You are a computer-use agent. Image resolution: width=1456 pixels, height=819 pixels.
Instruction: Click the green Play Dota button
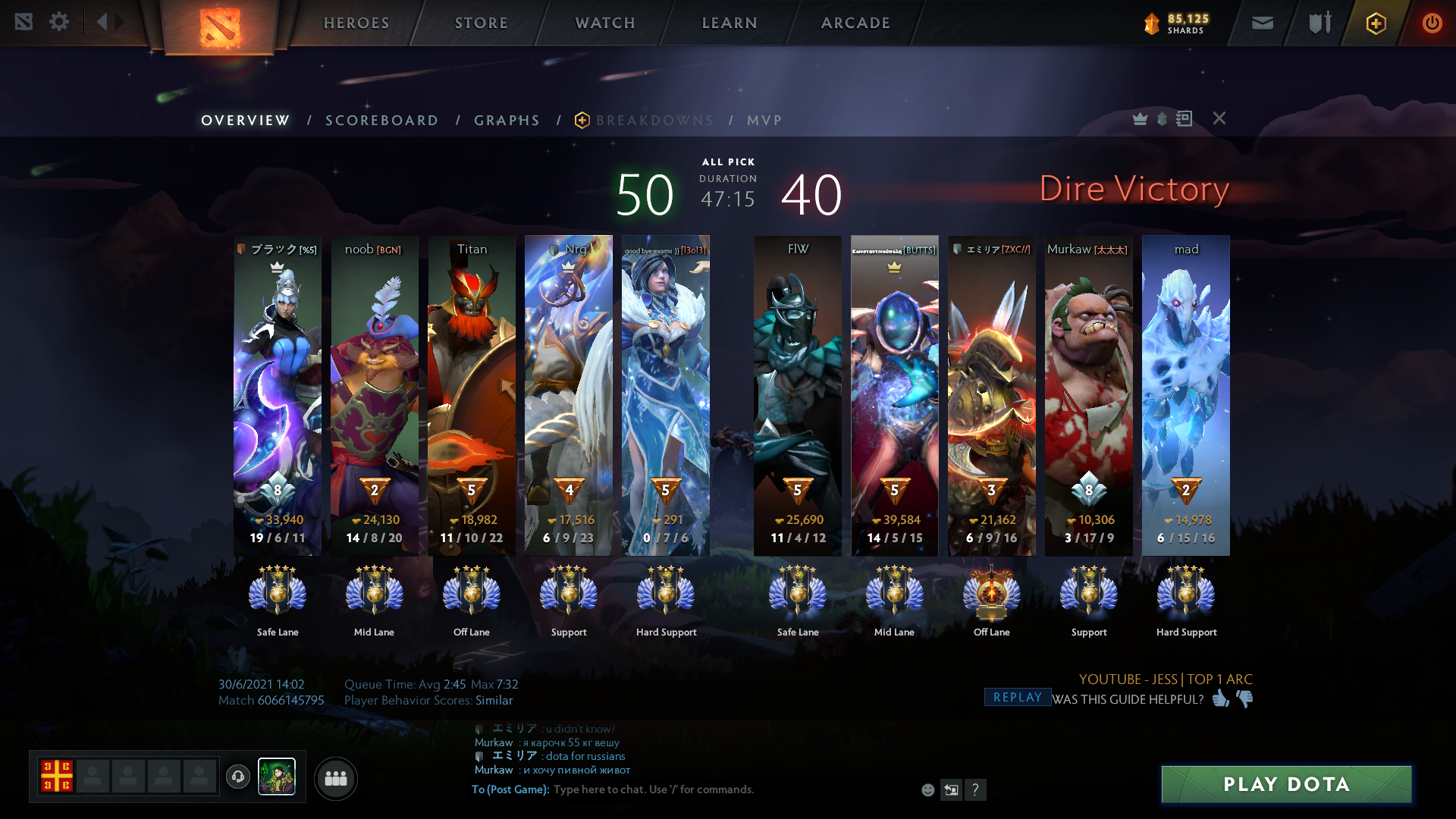pos(1286,784)
